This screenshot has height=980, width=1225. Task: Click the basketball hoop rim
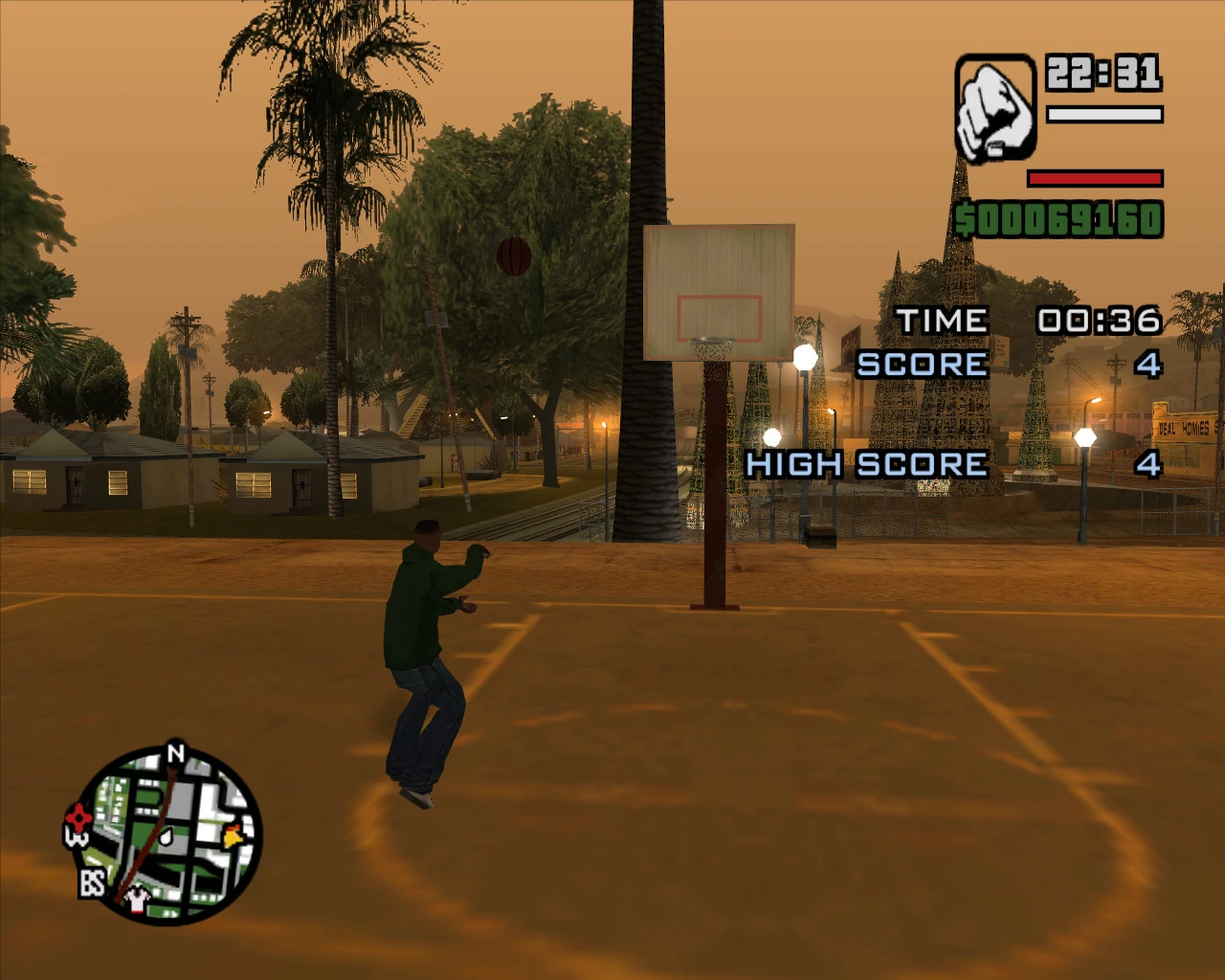(x=713, y=337)
